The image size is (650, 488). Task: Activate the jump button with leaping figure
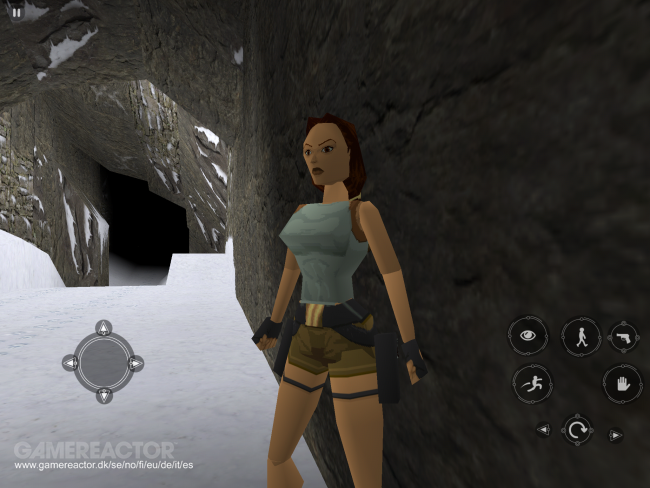pos(532,383)
